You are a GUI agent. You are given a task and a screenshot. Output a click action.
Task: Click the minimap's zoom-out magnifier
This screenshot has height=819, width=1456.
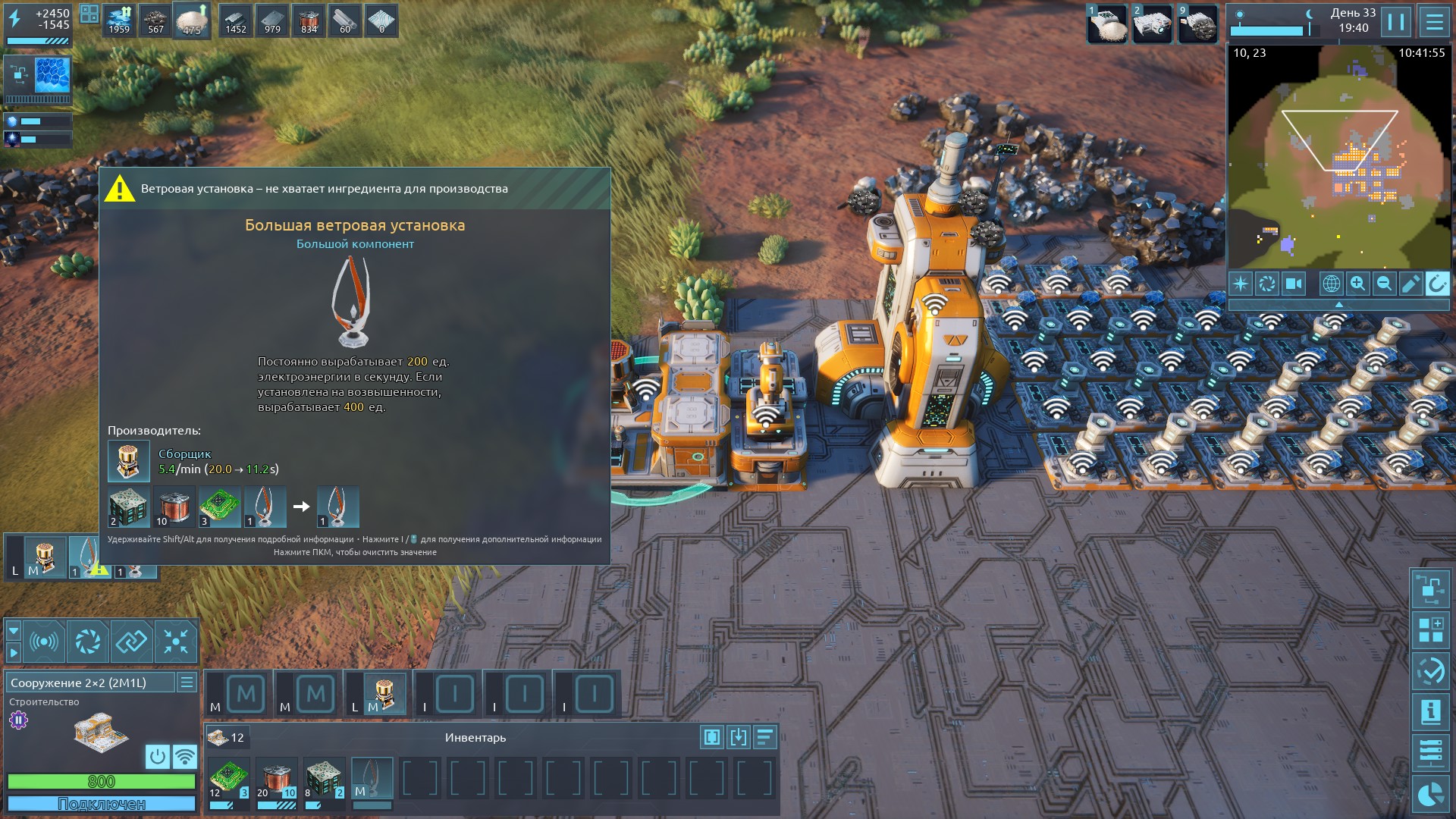1384,284
